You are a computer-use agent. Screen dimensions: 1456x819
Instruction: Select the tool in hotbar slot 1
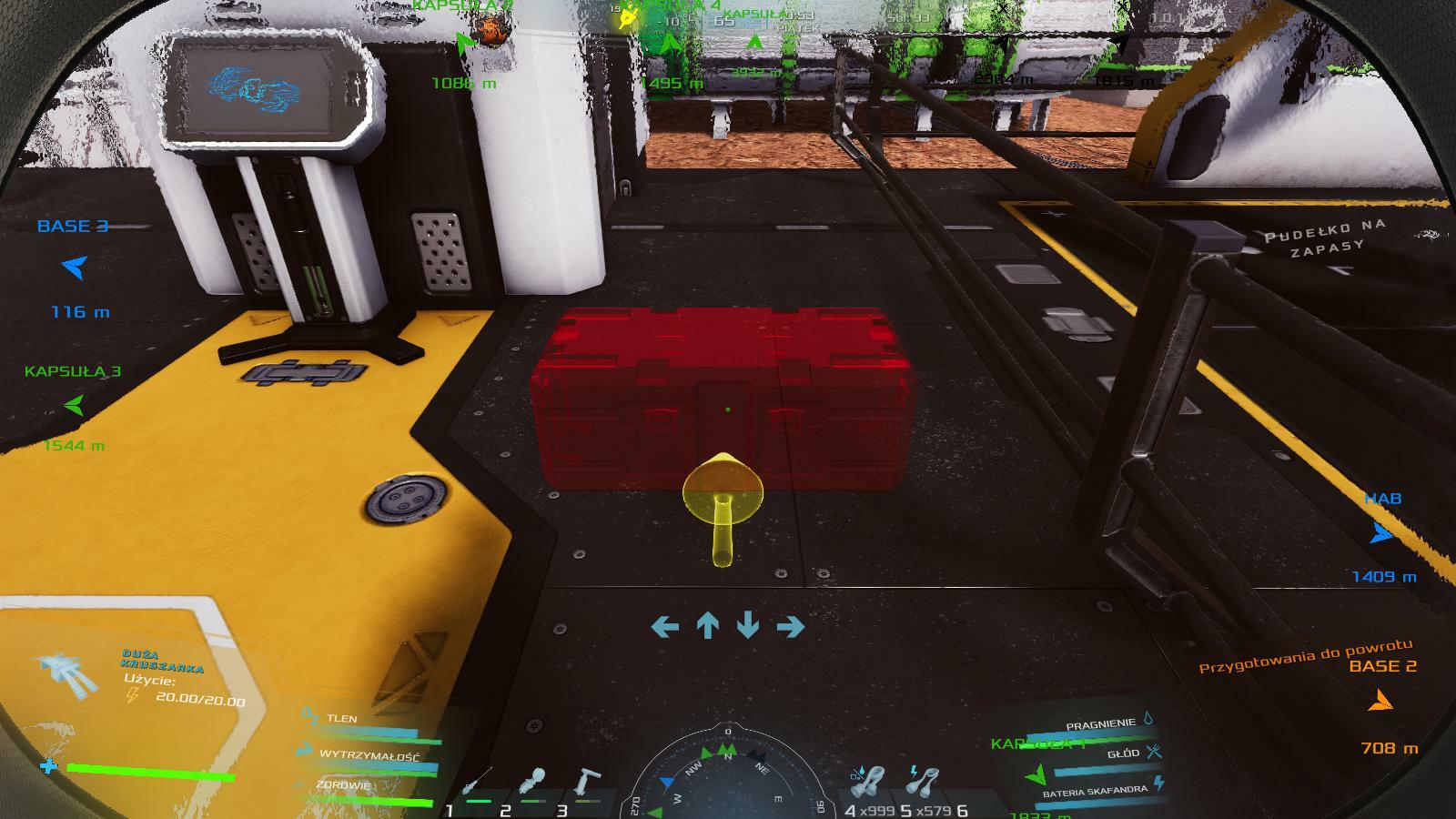coord(476,782)
